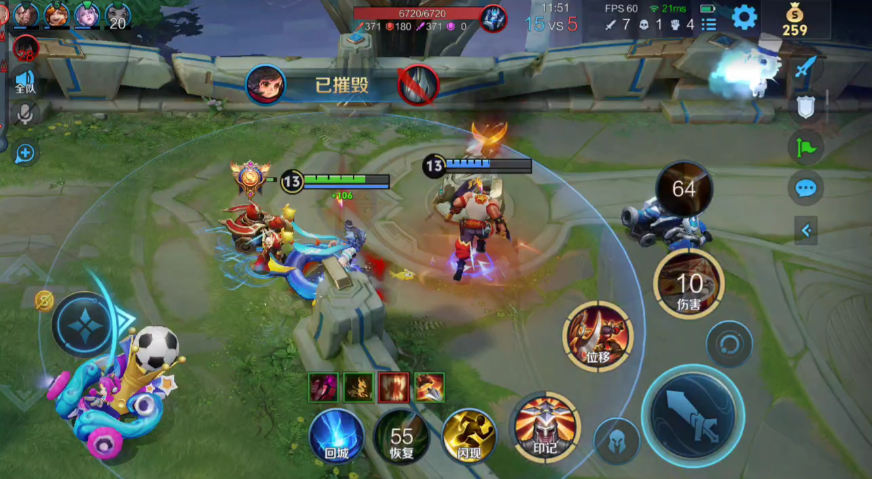The image size is (872, 479).
Task: Toggle the 全队 team voice speaker
Action: pos(24,81)
